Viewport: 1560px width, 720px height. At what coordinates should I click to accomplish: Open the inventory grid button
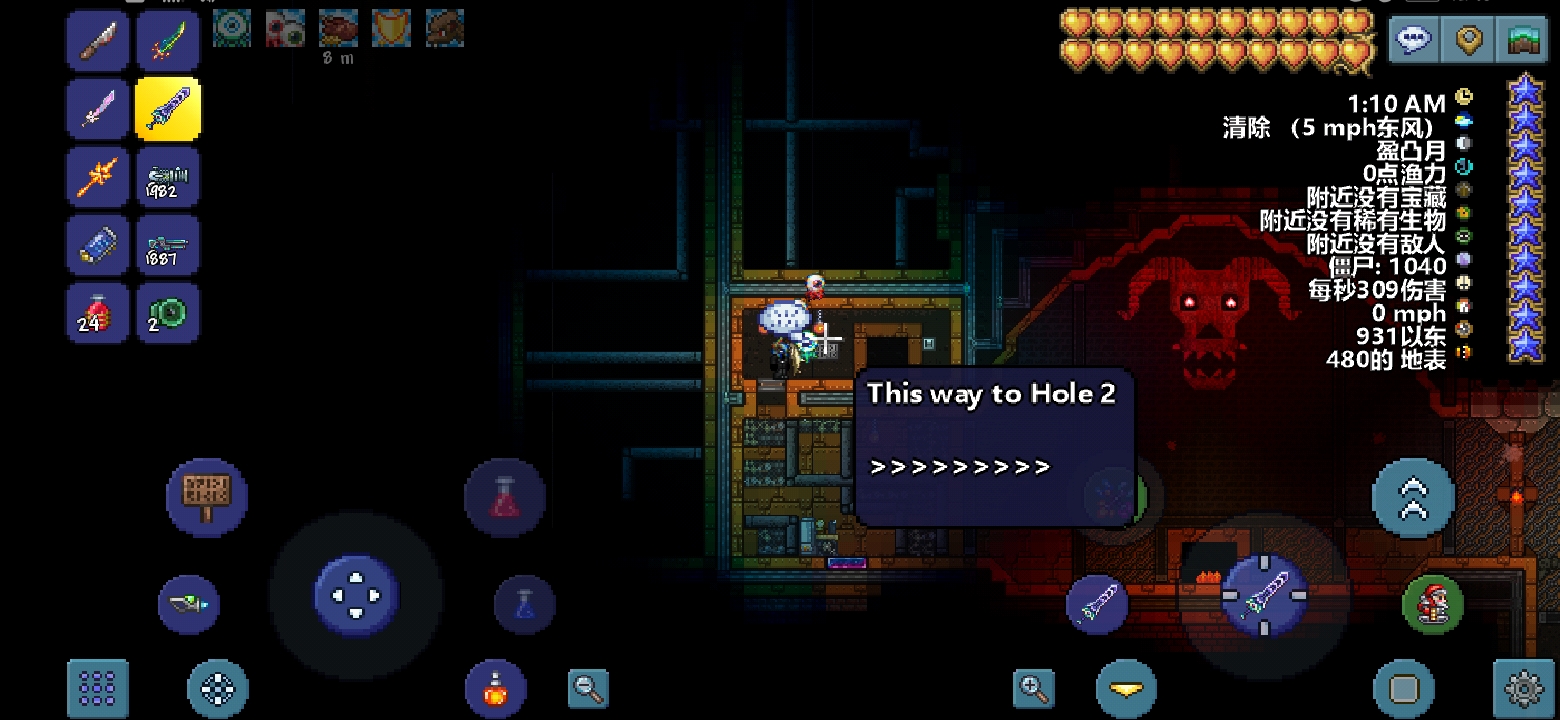pos(98,688)
